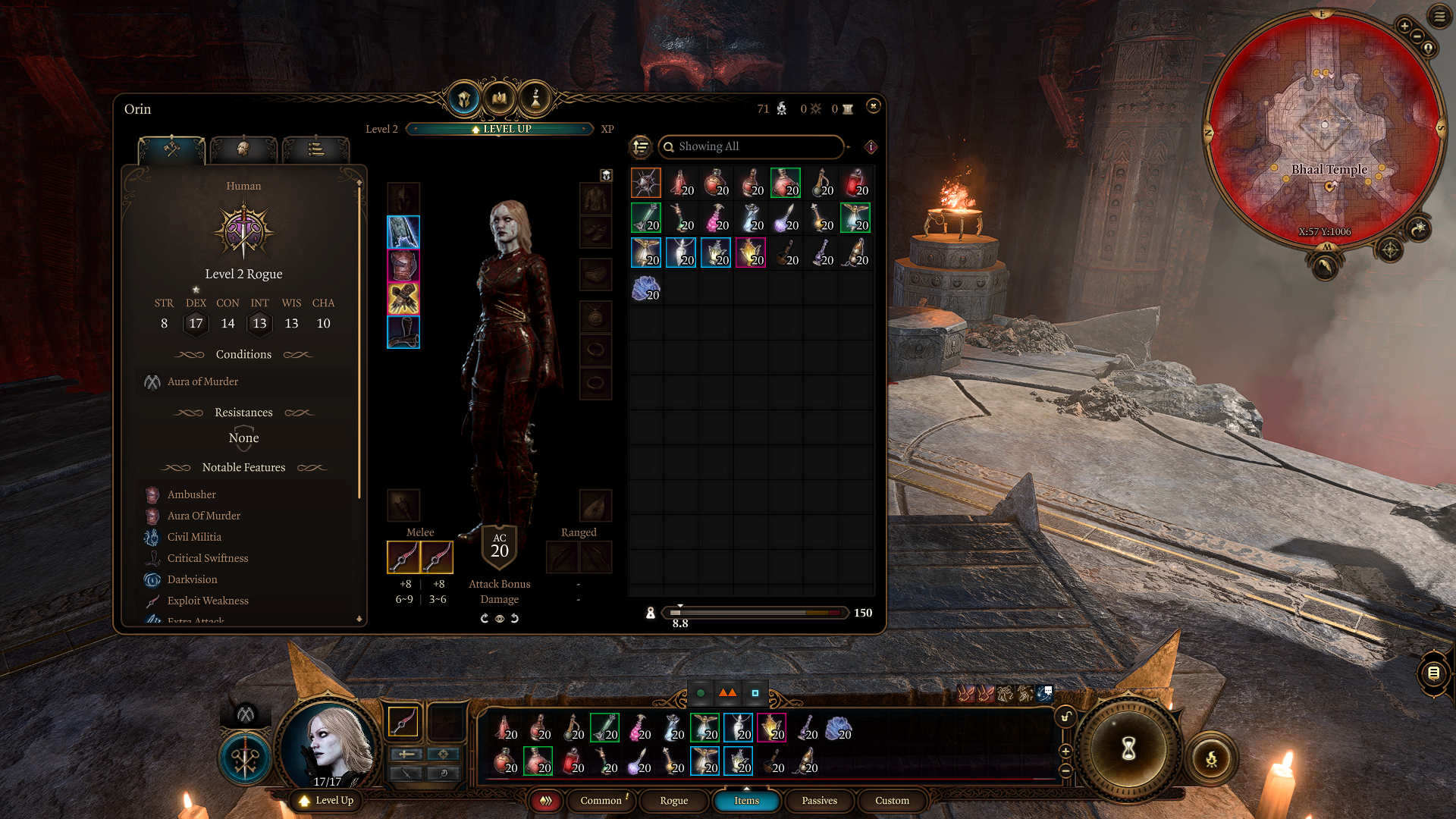Zoom in the minimap with plus button
The height and width of the screenshot is (819, 1456).
click(x=1404, y=26)
